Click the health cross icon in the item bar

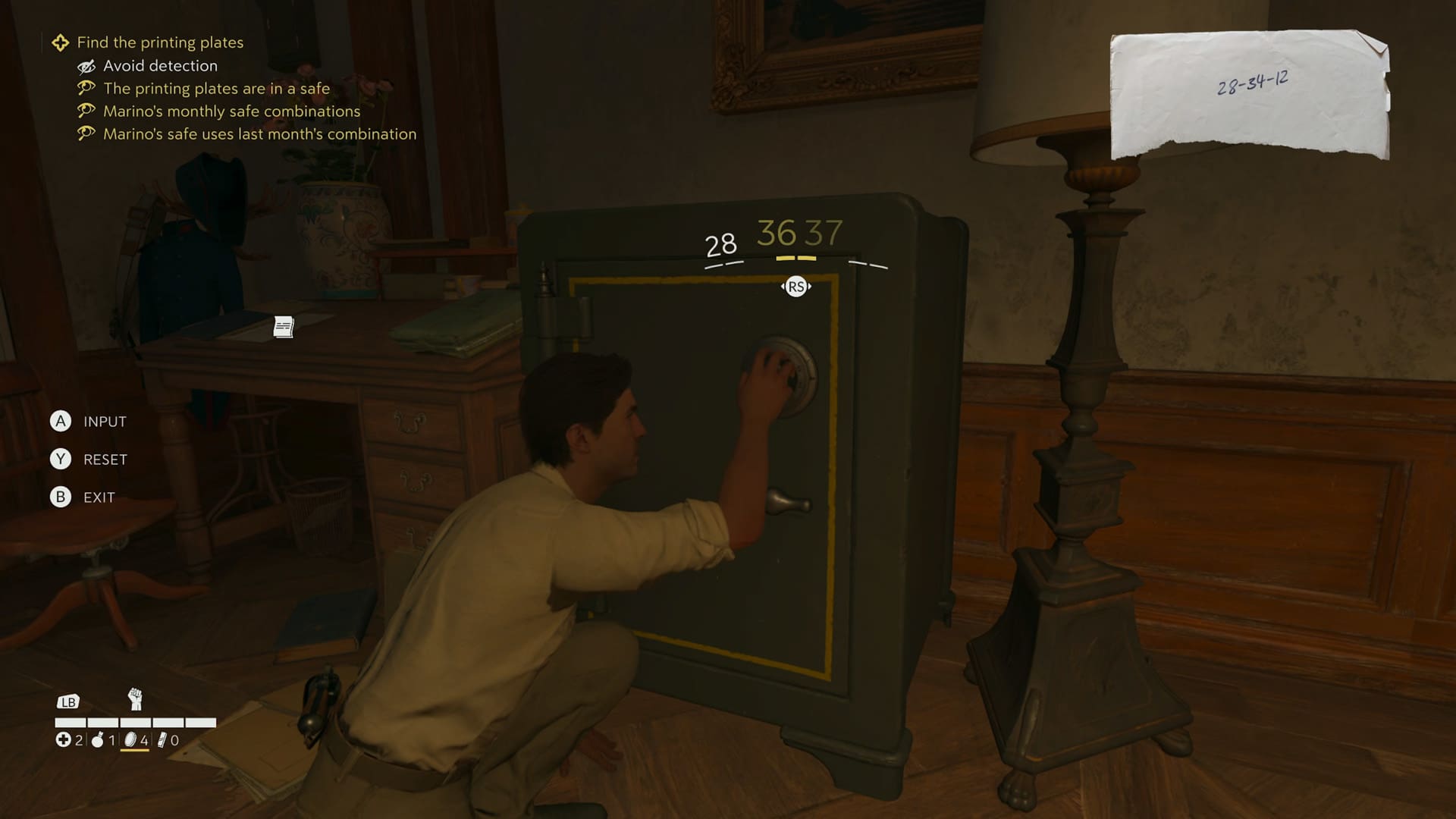(x=64, y=740)
